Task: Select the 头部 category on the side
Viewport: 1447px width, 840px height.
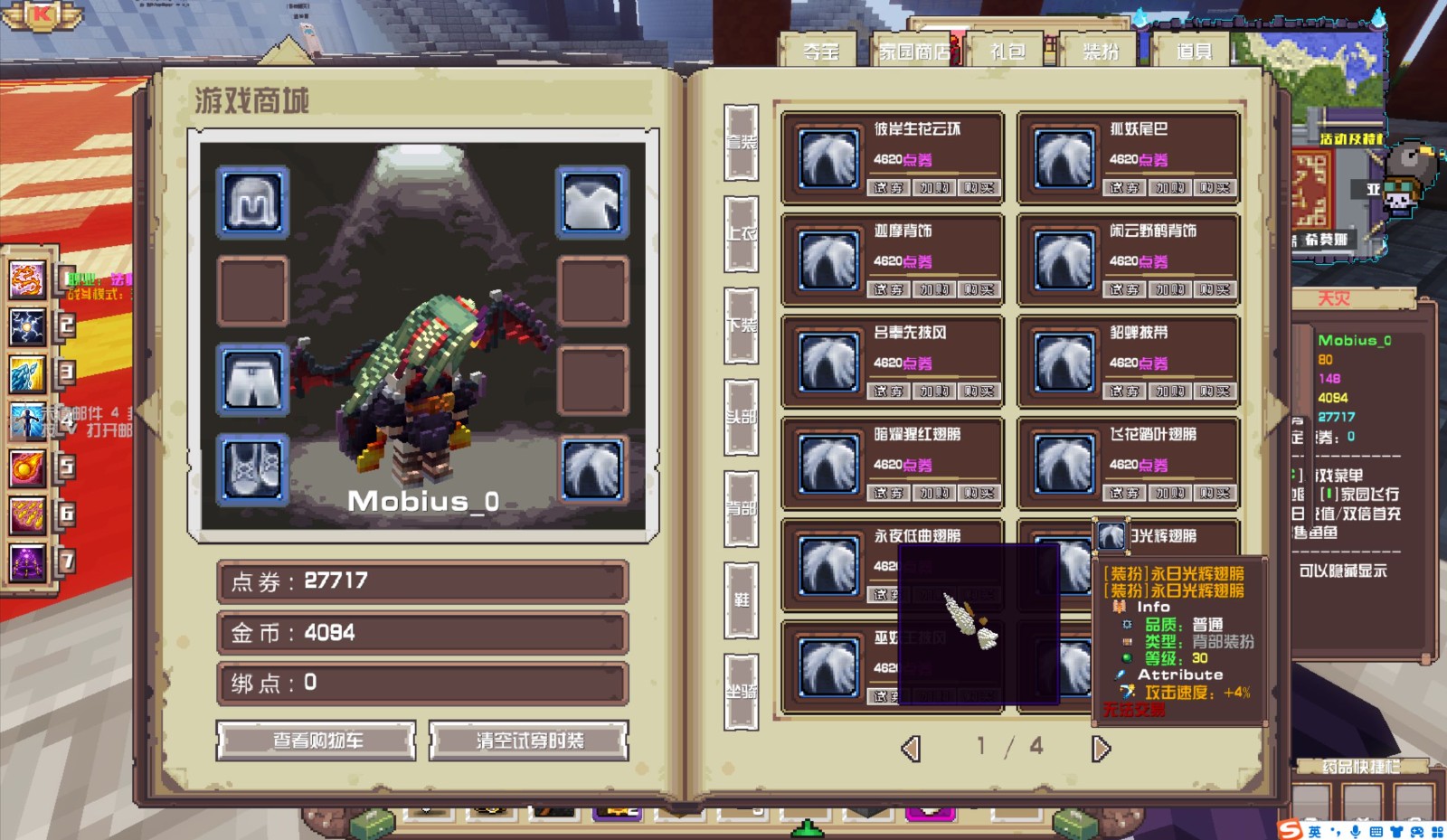Action: 741,417
